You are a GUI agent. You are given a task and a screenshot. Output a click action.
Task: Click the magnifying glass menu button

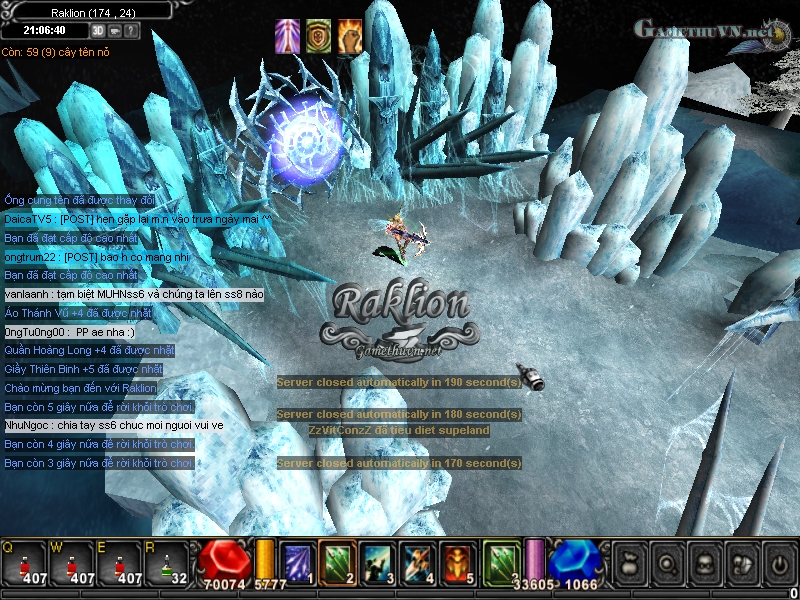coord(669,565)
